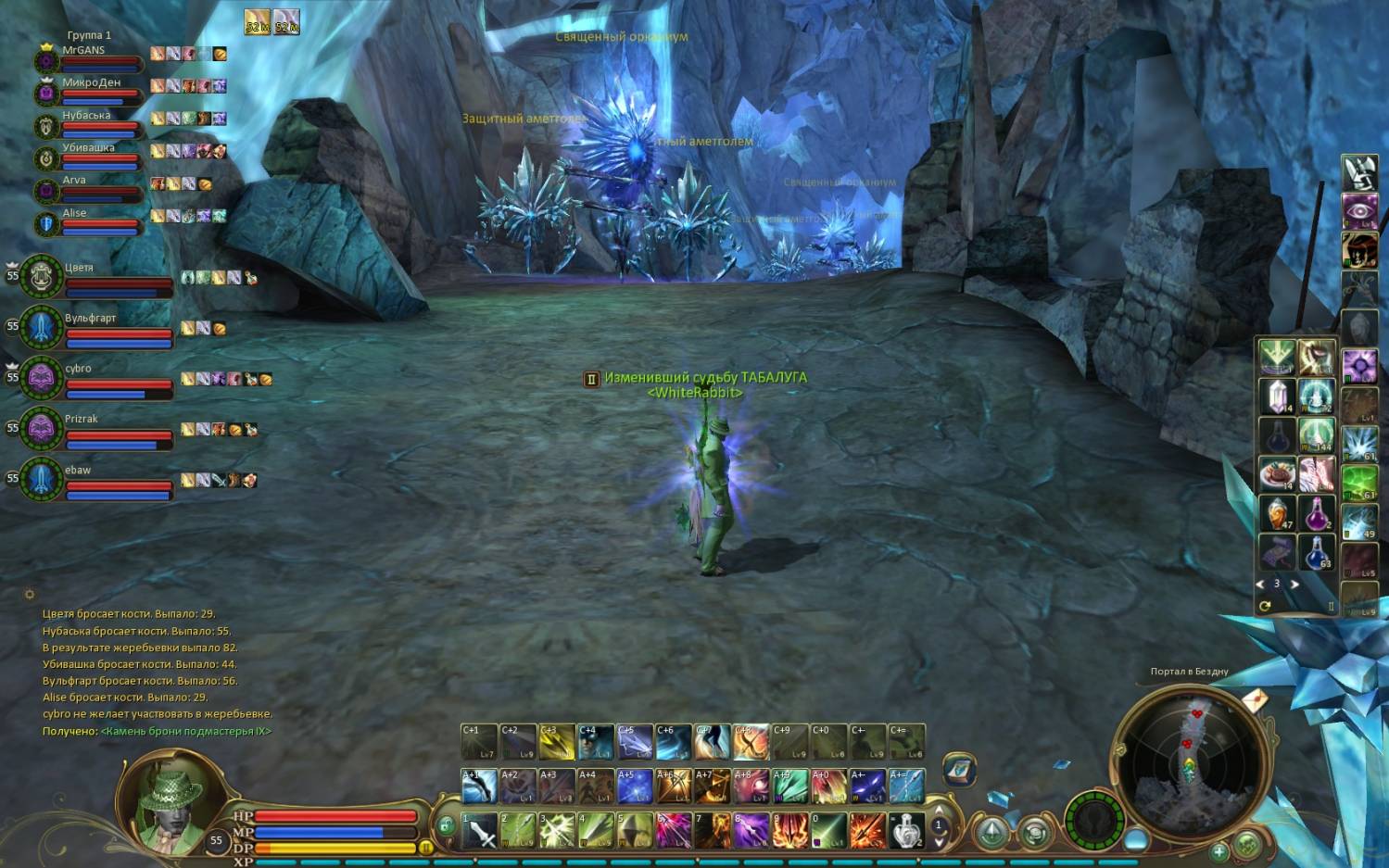The height and width of the screenshot is (868, 1389).
Task: Activate the purple arrow skill in slot 8
Action: (x=751, y=831)
